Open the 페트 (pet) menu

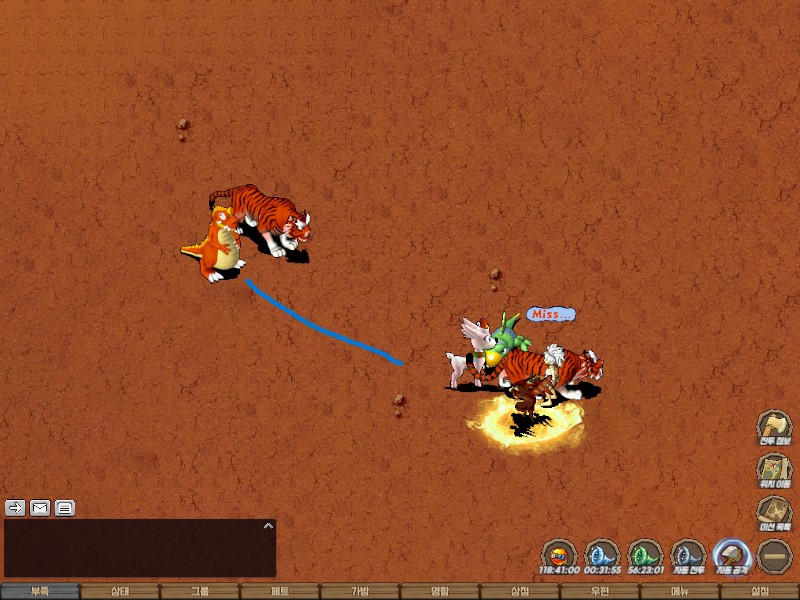click(280, 591)
